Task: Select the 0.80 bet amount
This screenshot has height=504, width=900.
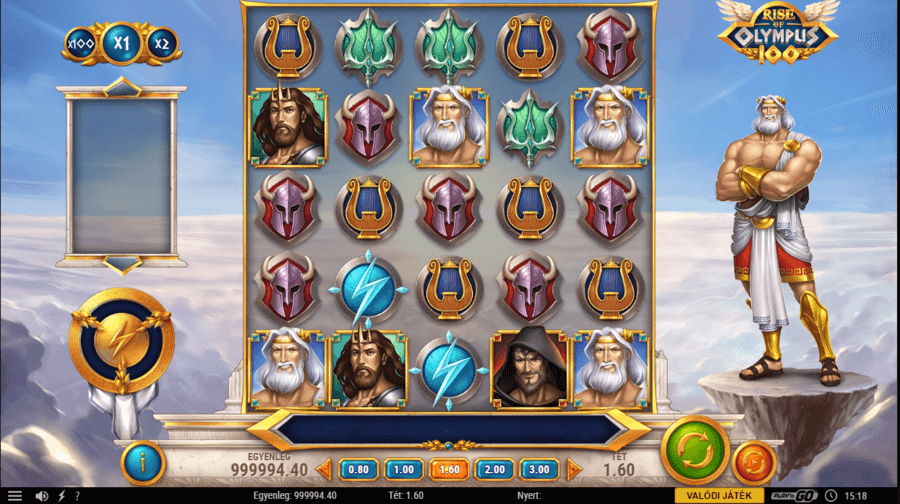Action: [x=358, y=469]
